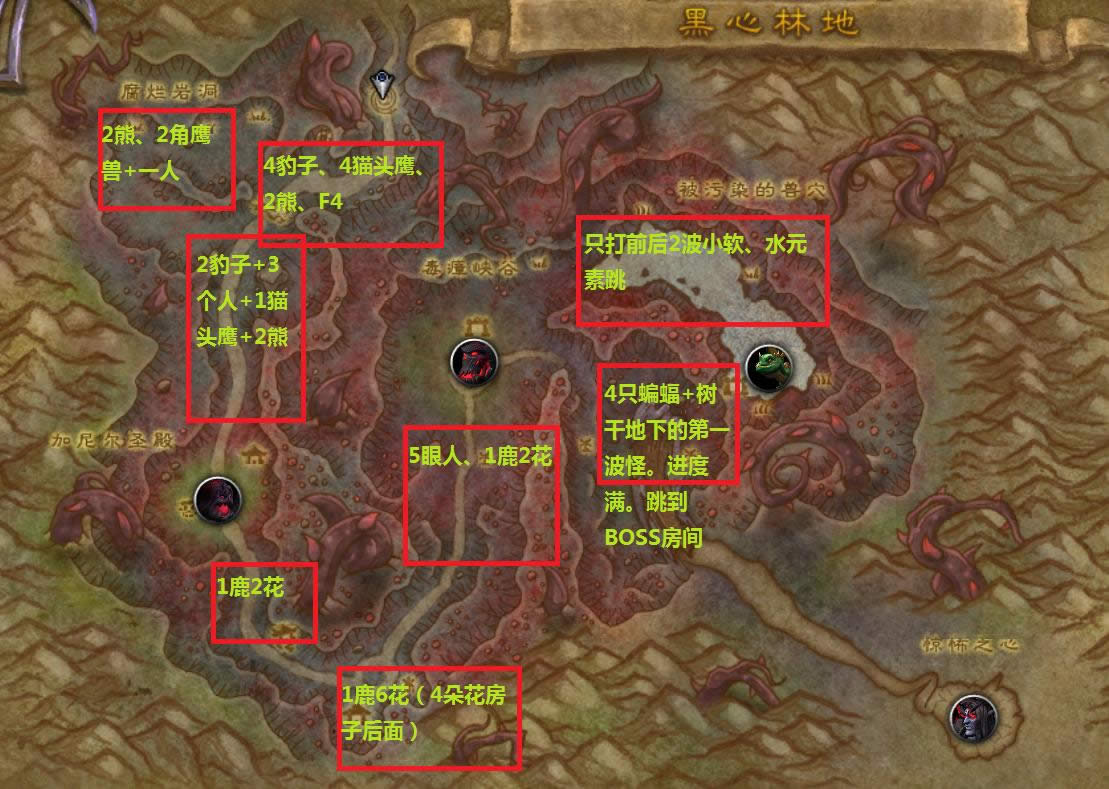This screenshot has width=1109, height=789.
Task: Select the green dragon boss icon
Action: pyautogui.click(x=770, y=362)
